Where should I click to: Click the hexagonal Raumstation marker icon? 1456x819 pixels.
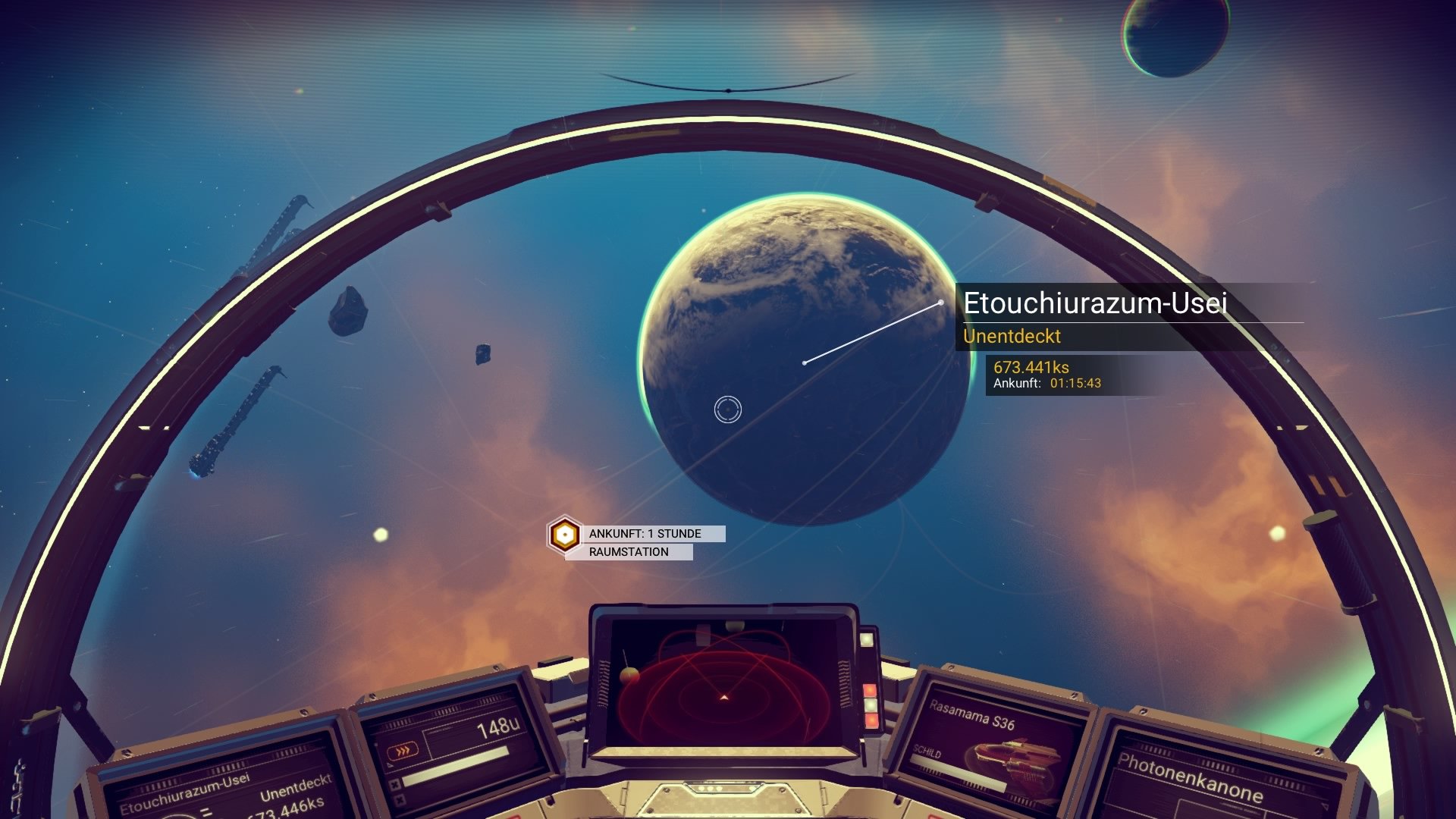[564, 533]
